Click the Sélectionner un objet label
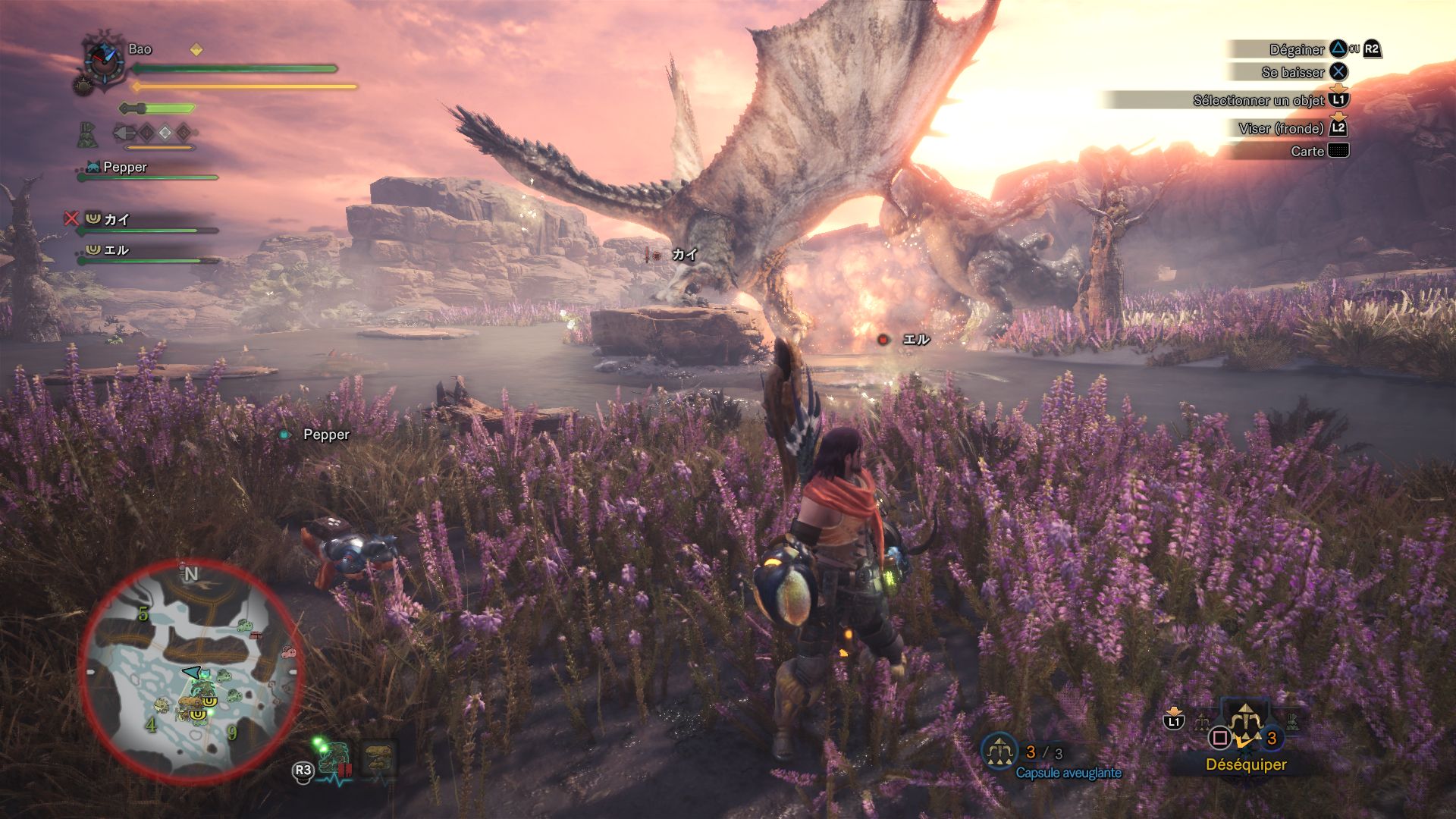Viewport: 1456px width, 819px height. pyautogui.click(x=1259, y=101)
